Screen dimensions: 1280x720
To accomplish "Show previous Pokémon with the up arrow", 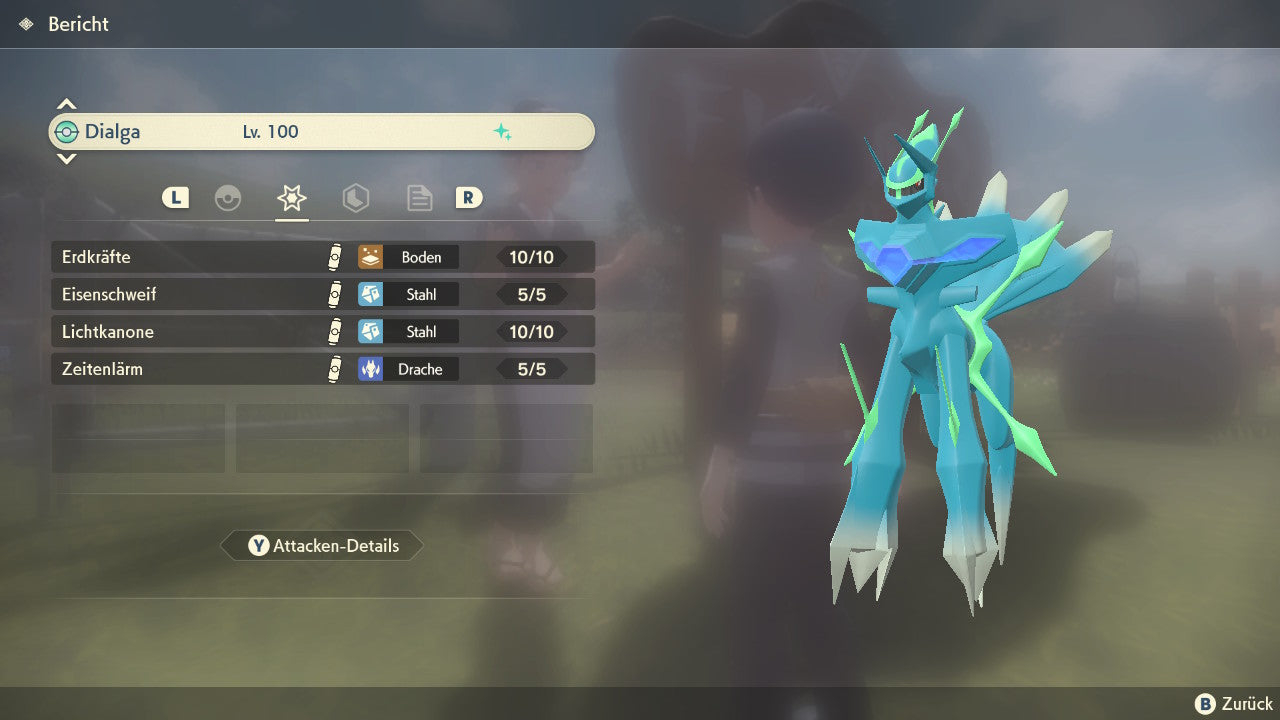I will point(66,104).
